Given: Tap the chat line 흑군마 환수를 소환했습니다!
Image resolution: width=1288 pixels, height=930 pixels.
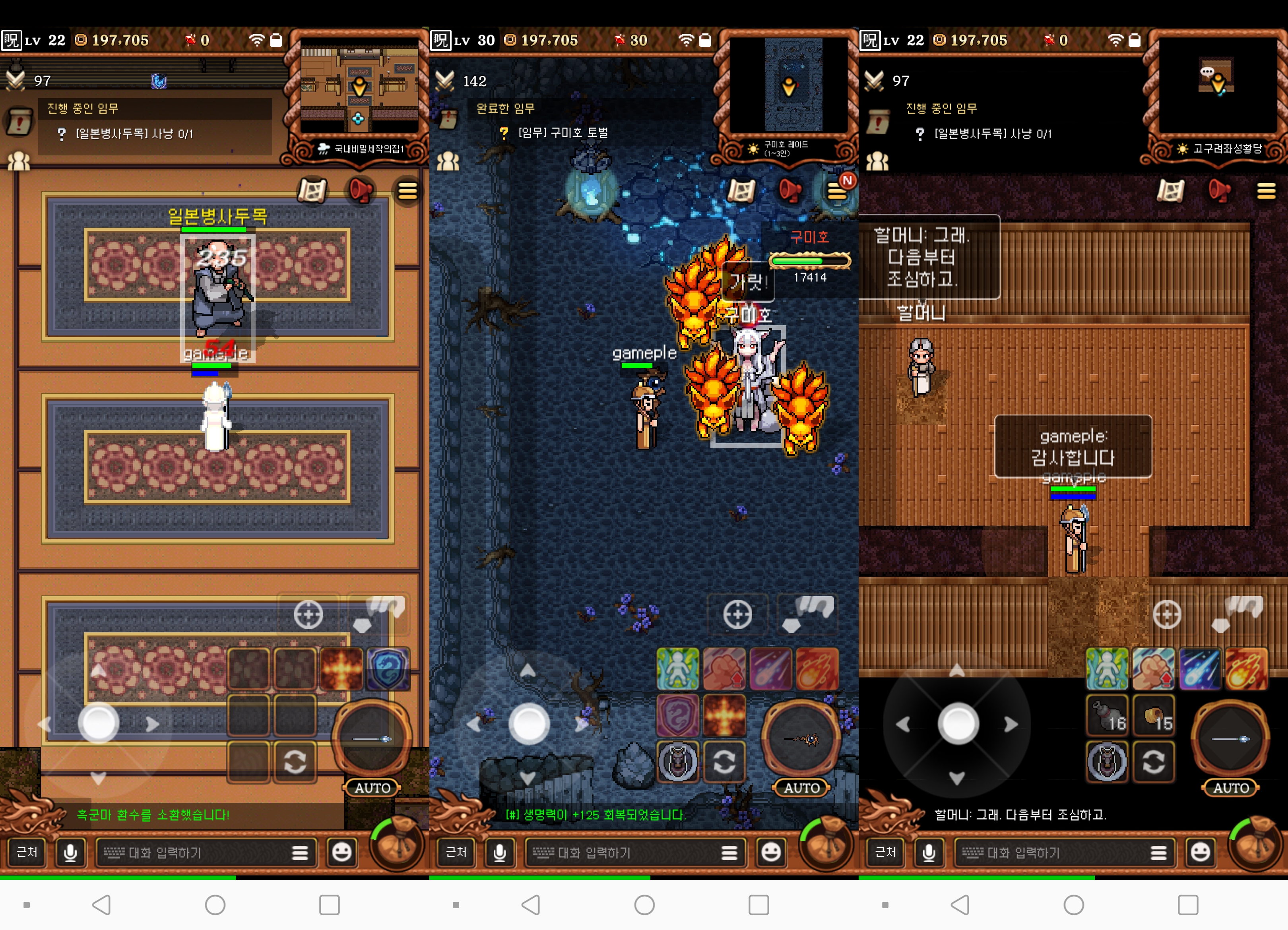Looking at the screenshot, I should tap(153, 815).
